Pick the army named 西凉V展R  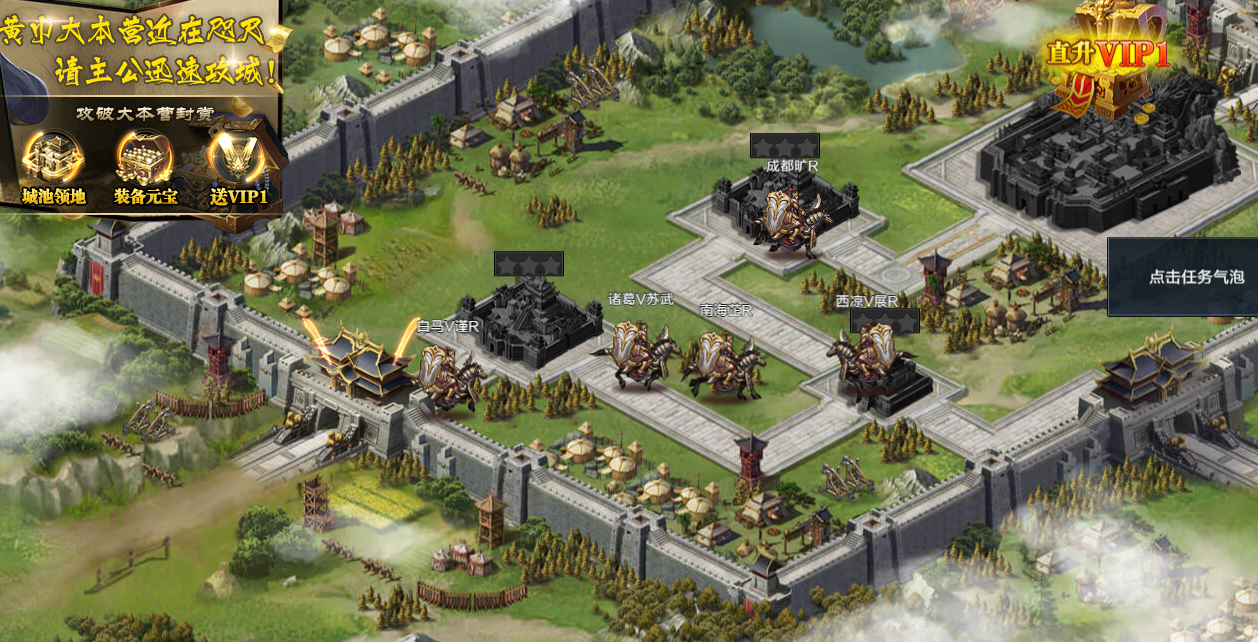click(866, 360)
